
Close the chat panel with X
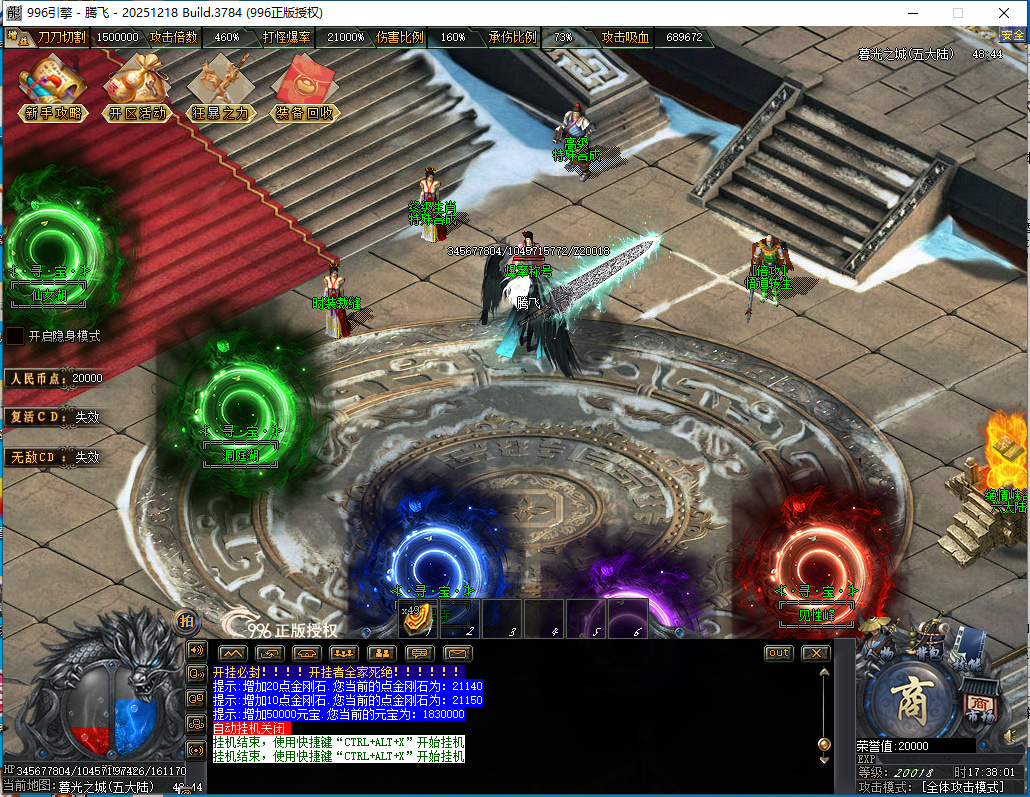coord(816,653)
